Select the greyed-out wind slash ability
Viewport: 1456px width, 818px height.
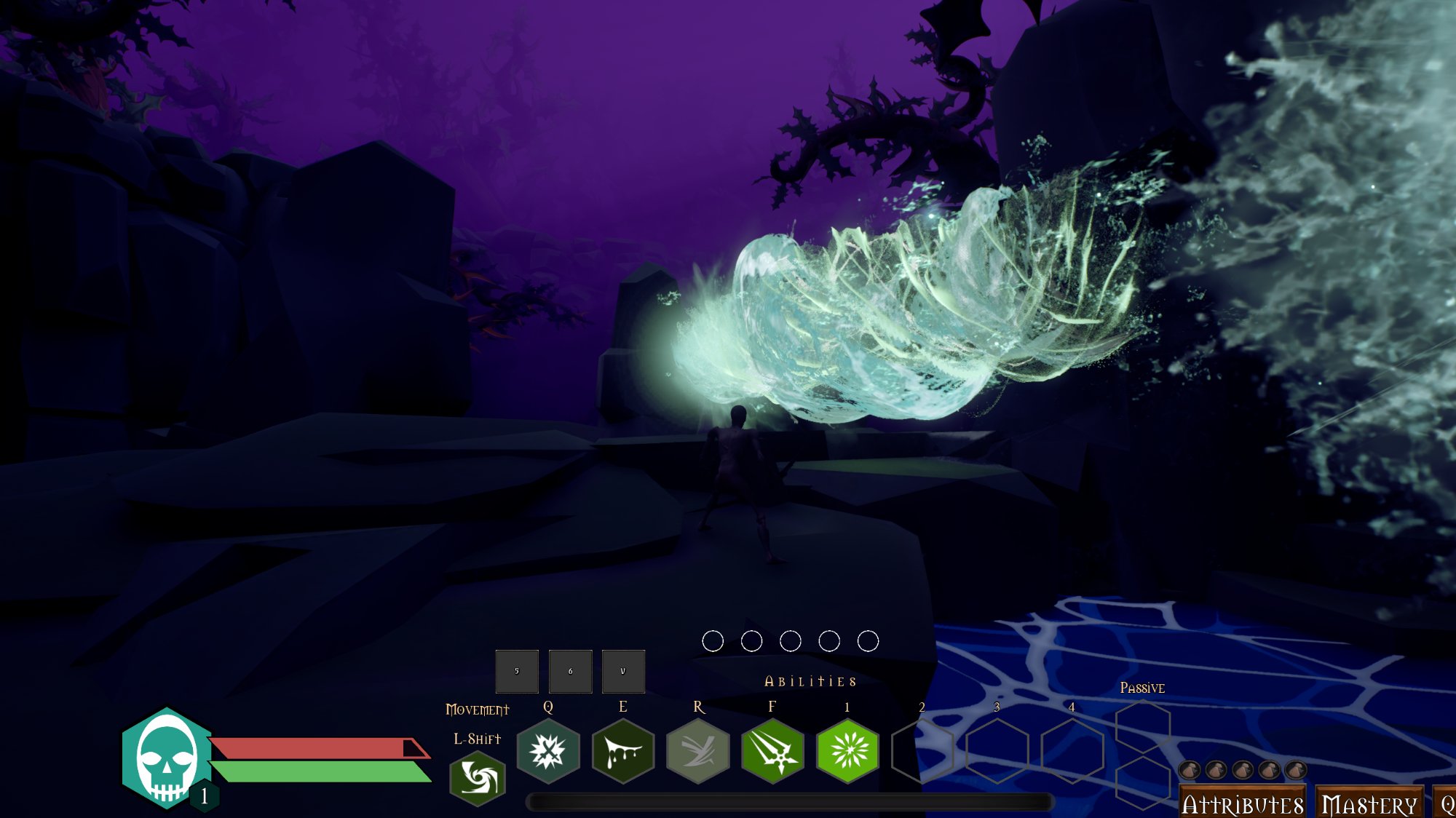[698, 751]
